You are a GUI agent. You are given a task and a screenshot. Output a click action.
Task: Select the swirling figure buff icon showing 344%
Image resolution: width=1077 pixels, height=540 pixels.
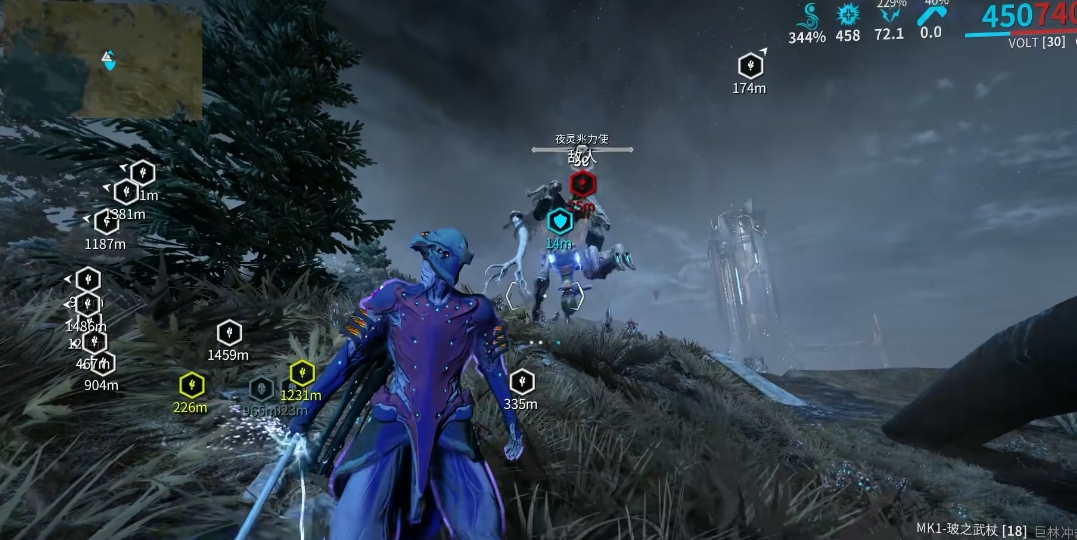coord(808,17)
